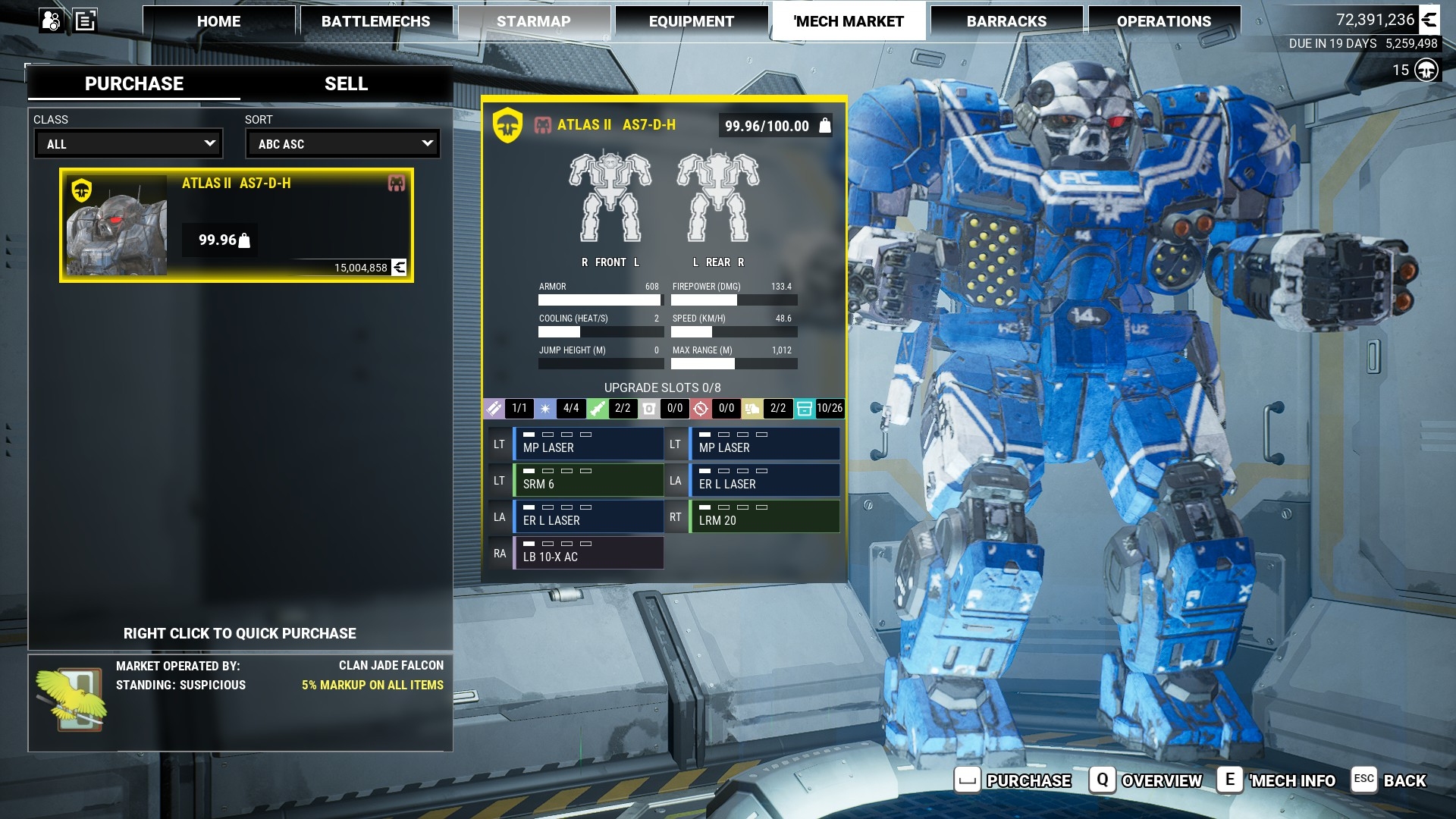Open the Barracks tab

(1006, 21)
